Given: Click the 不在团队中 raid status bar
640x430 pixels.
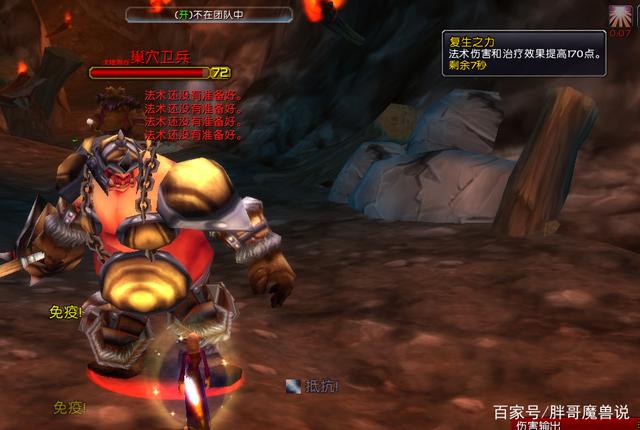Looking at the screenshot, I should click(209, 15).
